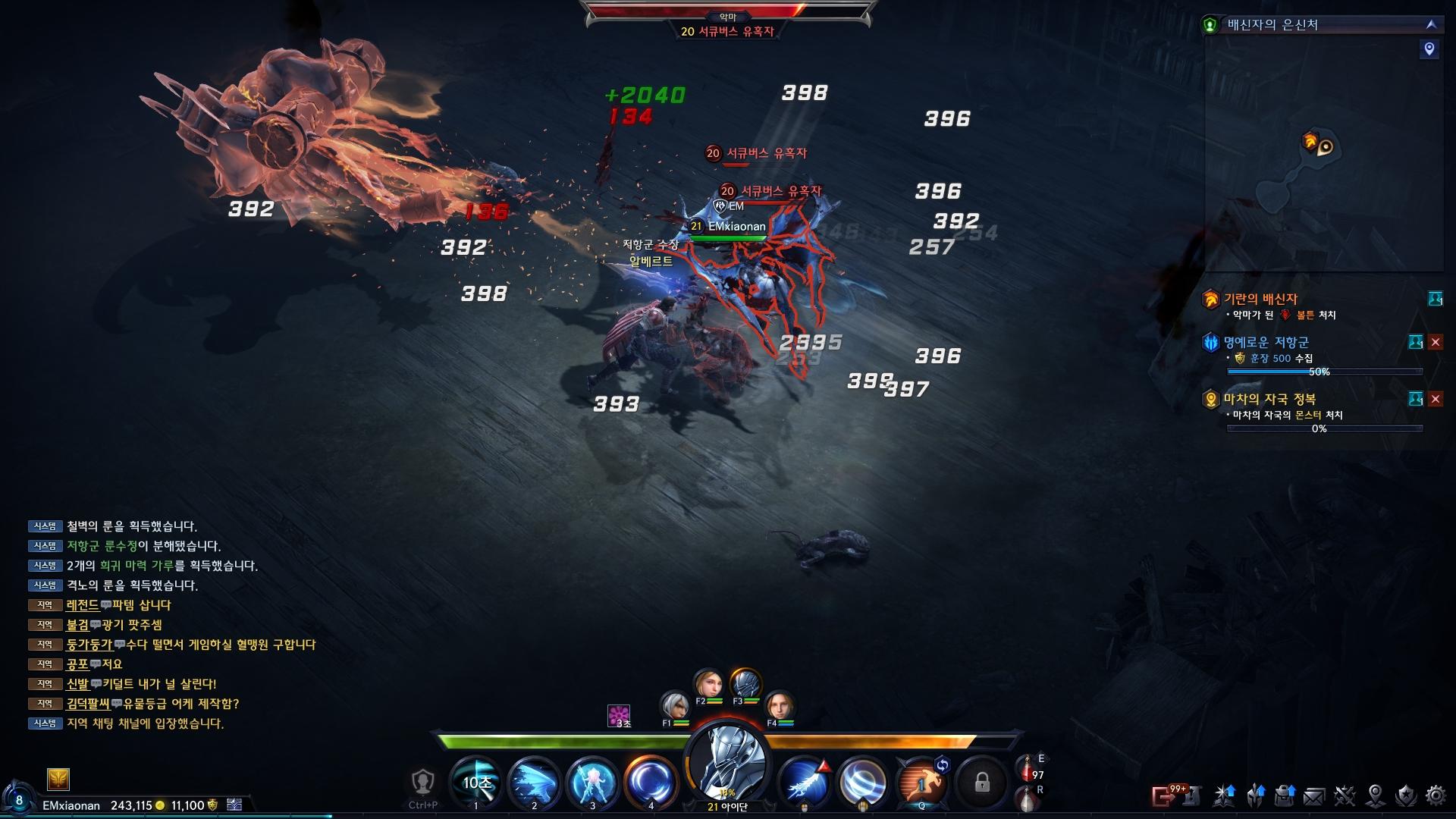Screen dimensions: 1456x819
Task: Open the star shield badge icon
Action: 1405,795
